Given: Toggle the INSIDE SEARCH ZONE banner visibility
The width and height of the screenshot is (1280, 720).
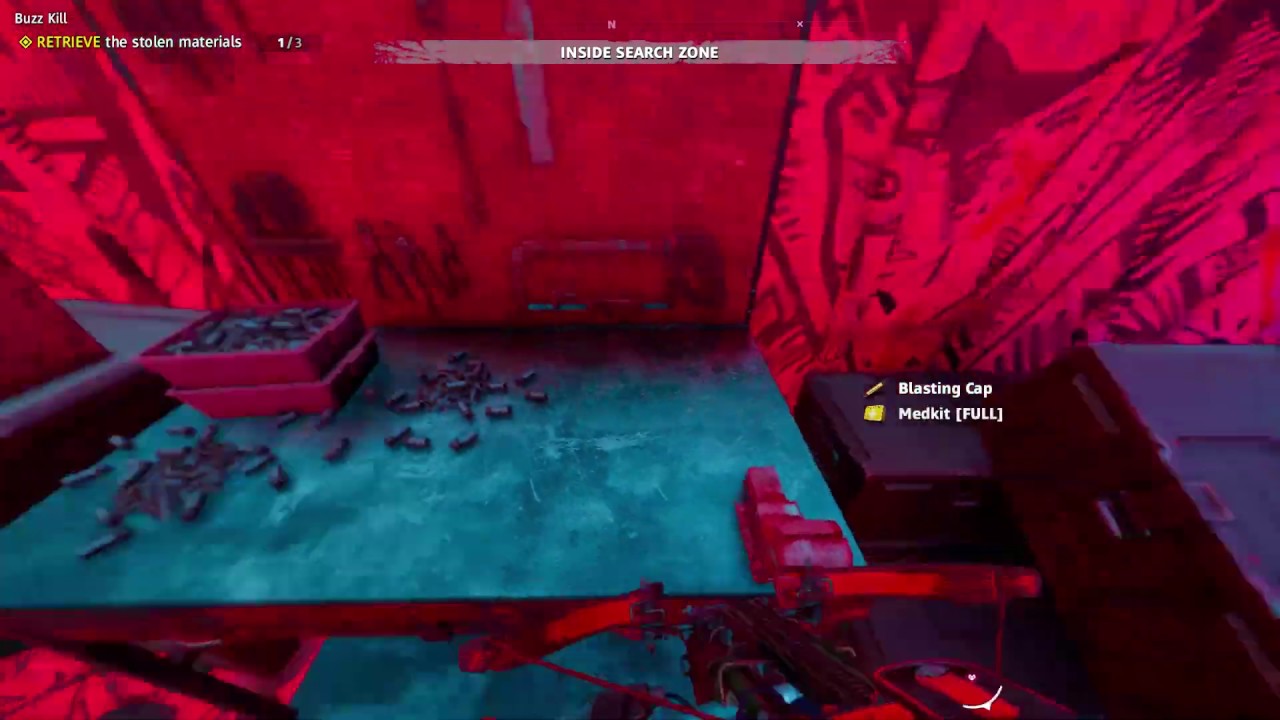Looking at the screenshot, I should 639,52.
